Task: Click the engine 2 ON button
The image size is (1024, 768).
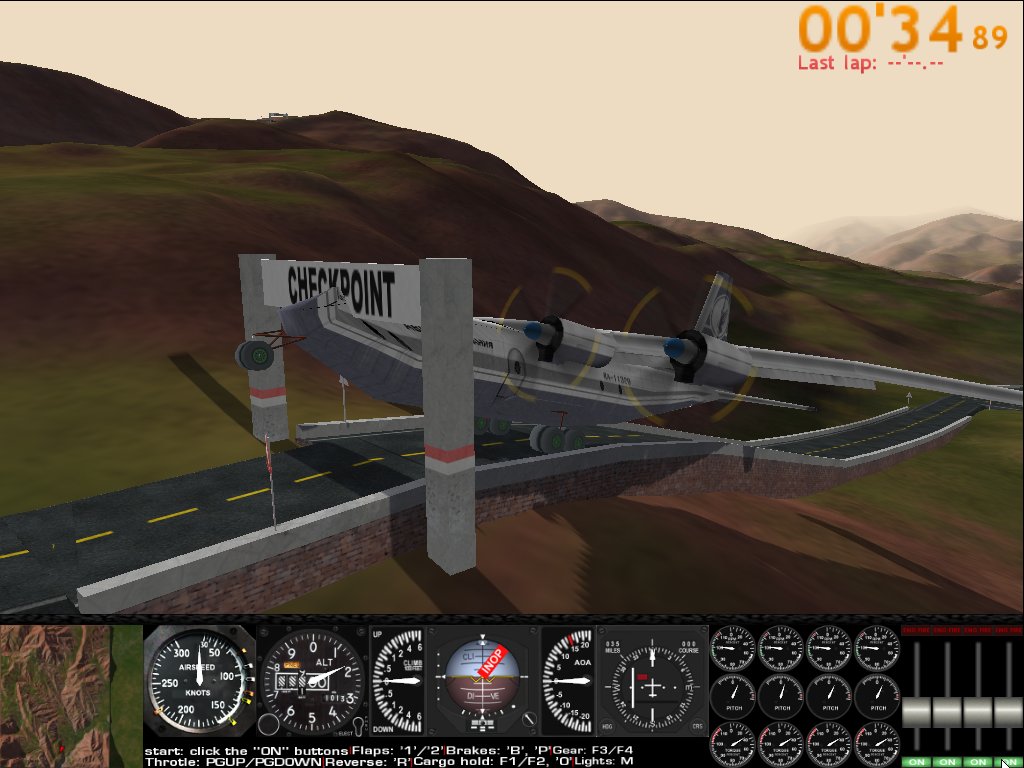Action: pyautogui.click(x=947, y=762)
